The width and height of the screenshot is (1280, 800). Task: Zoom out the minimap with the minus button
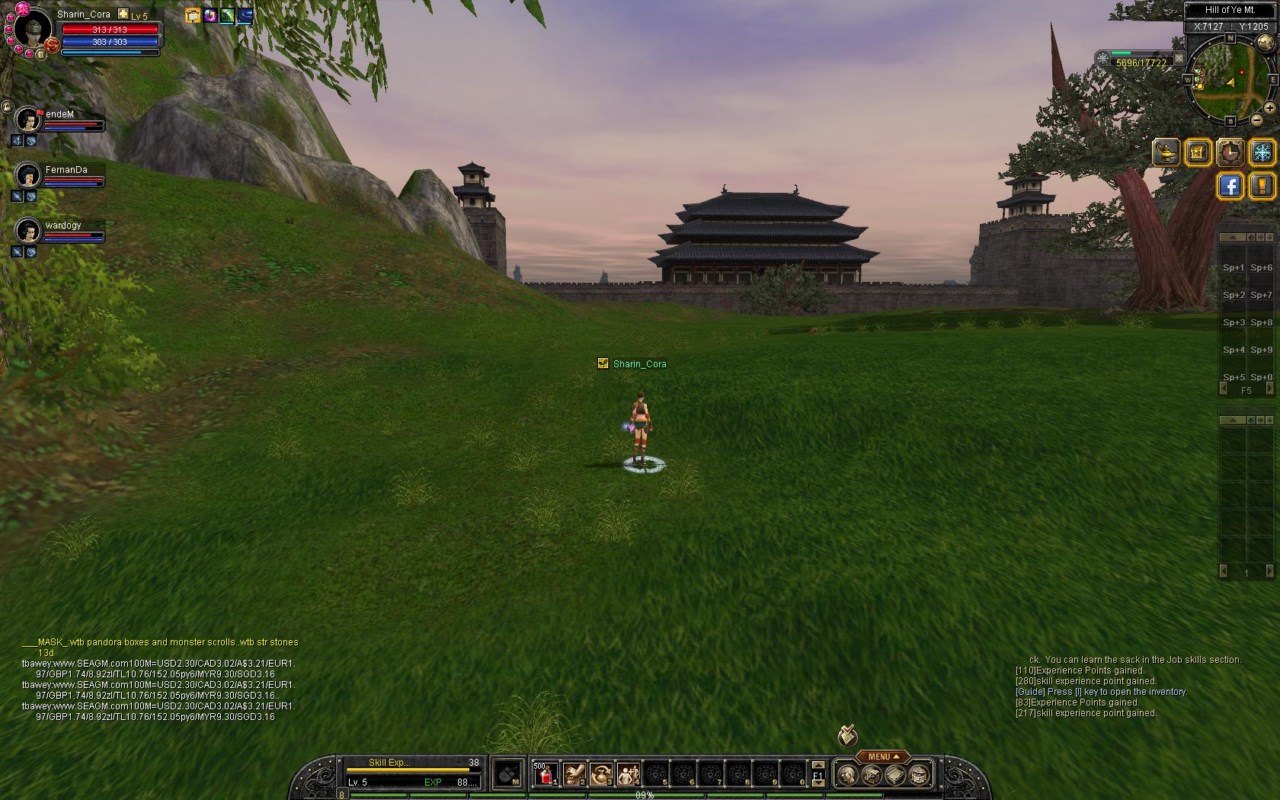(x=1257, y=121)
